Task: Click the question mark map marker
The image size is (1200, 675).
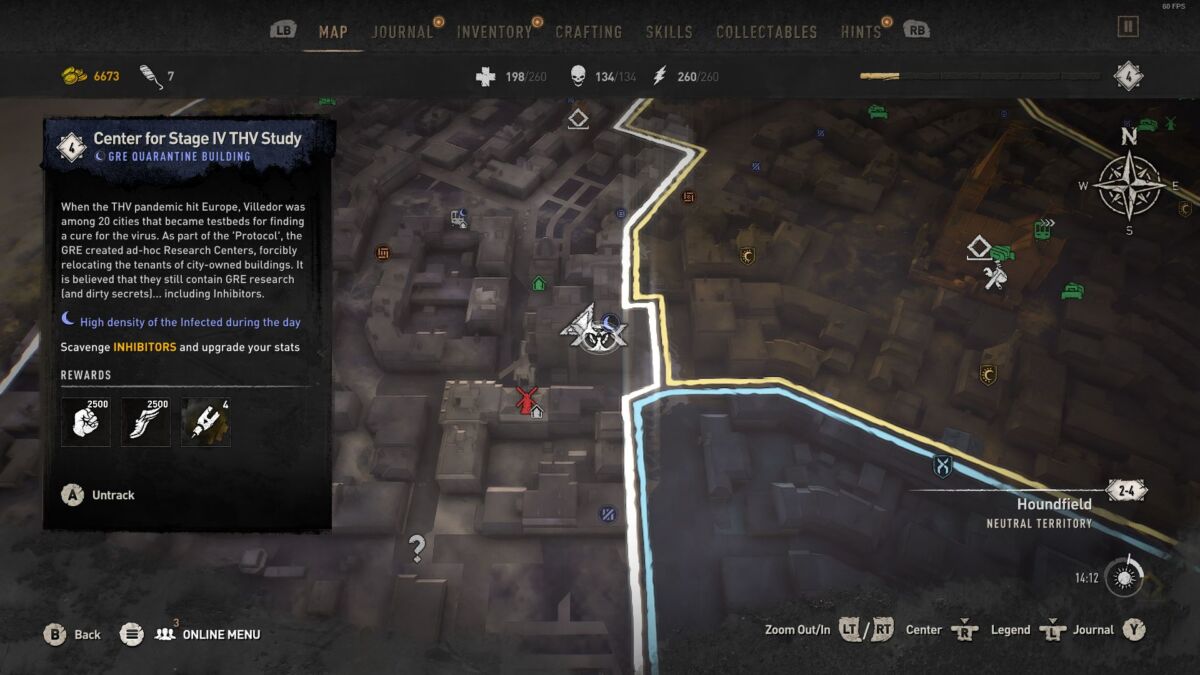Action: [x=417, y=547]
